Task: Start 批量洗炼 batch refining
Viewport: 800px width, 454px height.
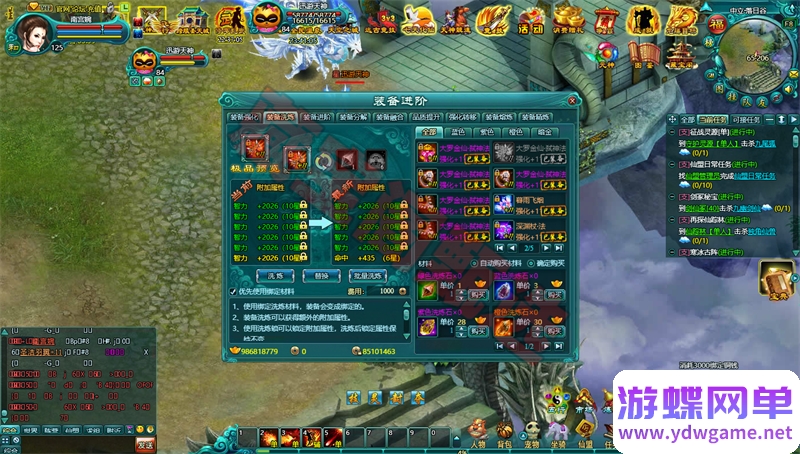Action: (367, 274)
